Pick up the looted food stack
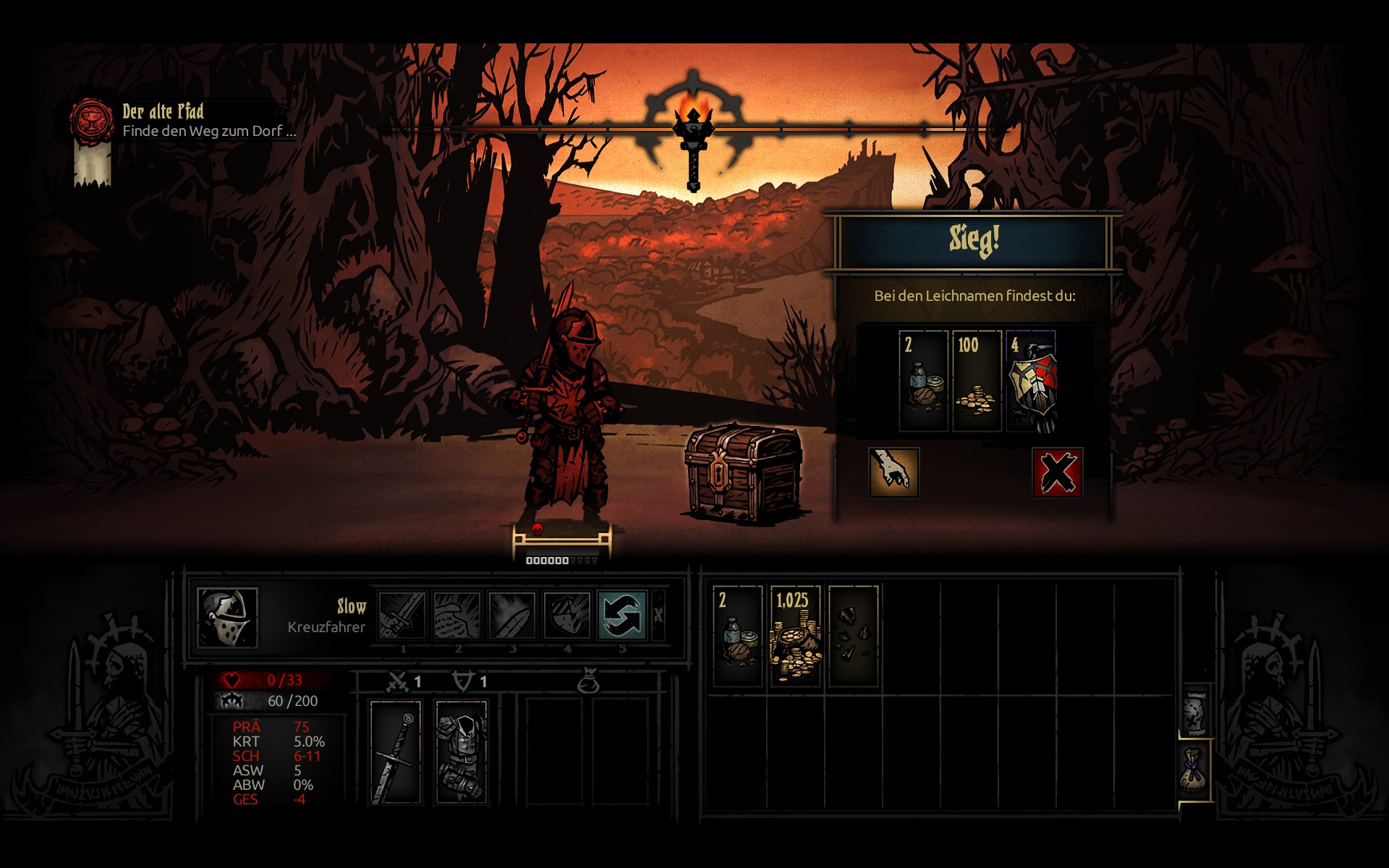This screenshot has width=1389, height=868. pos(923,381)
